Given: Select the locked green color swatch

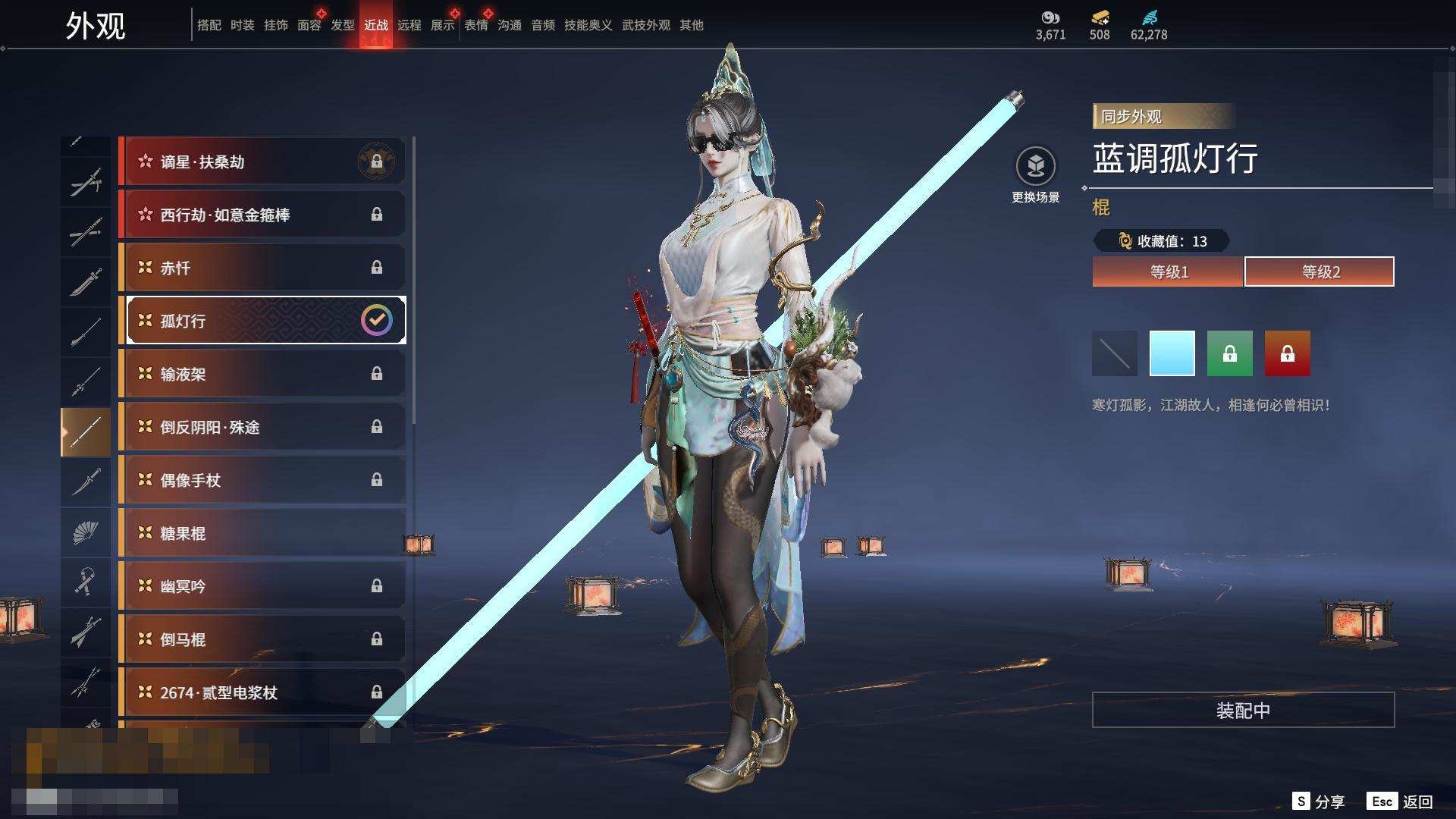Looking at the screenshot, I should pyautogui.click(x=1229, y=353).
